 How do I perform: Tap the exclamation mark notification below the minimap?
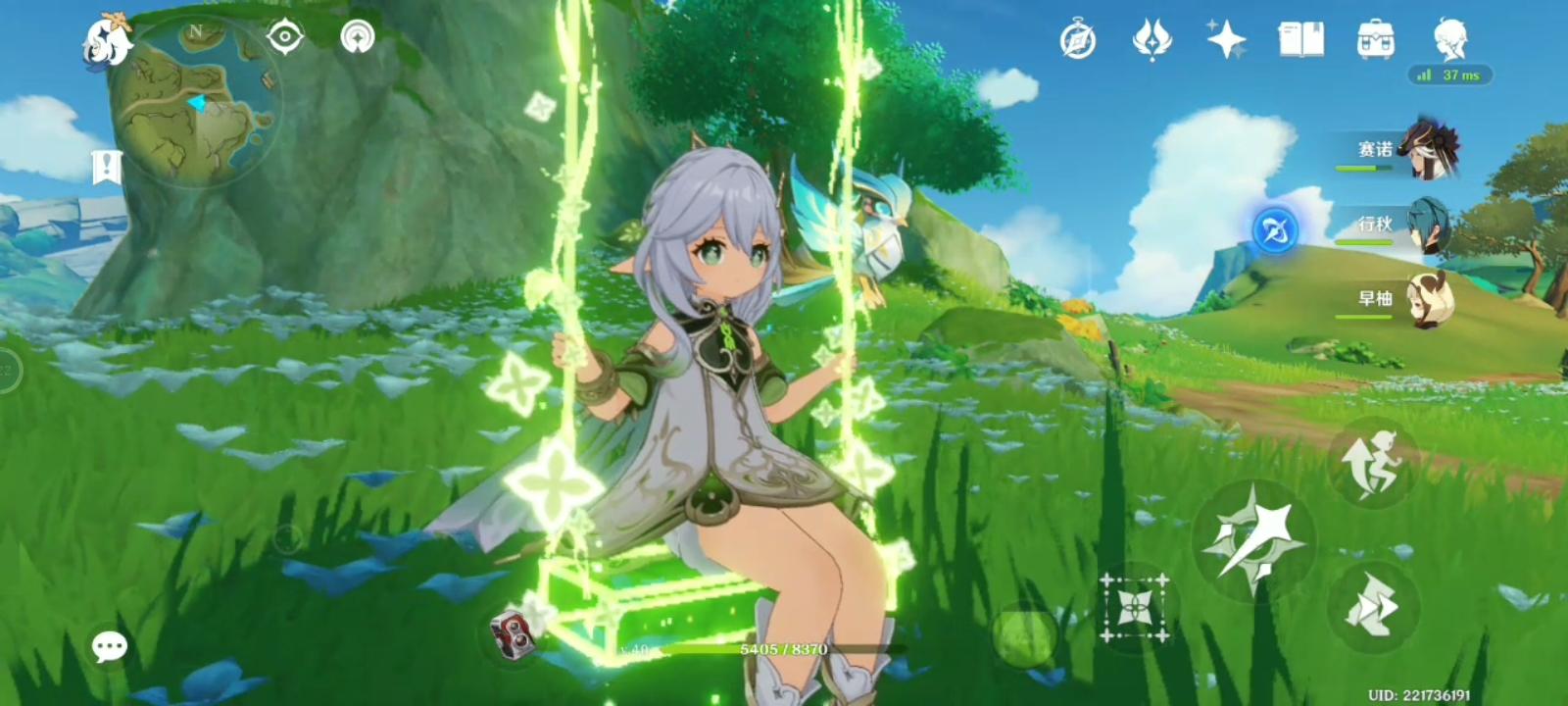point(108,165)
